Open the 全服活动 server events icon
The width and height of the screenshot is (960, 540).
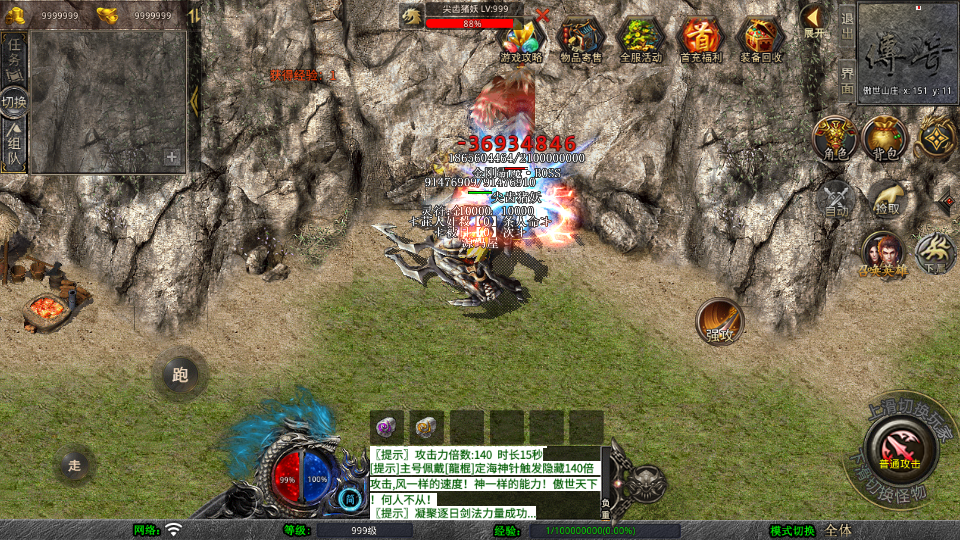pos(641,40)
